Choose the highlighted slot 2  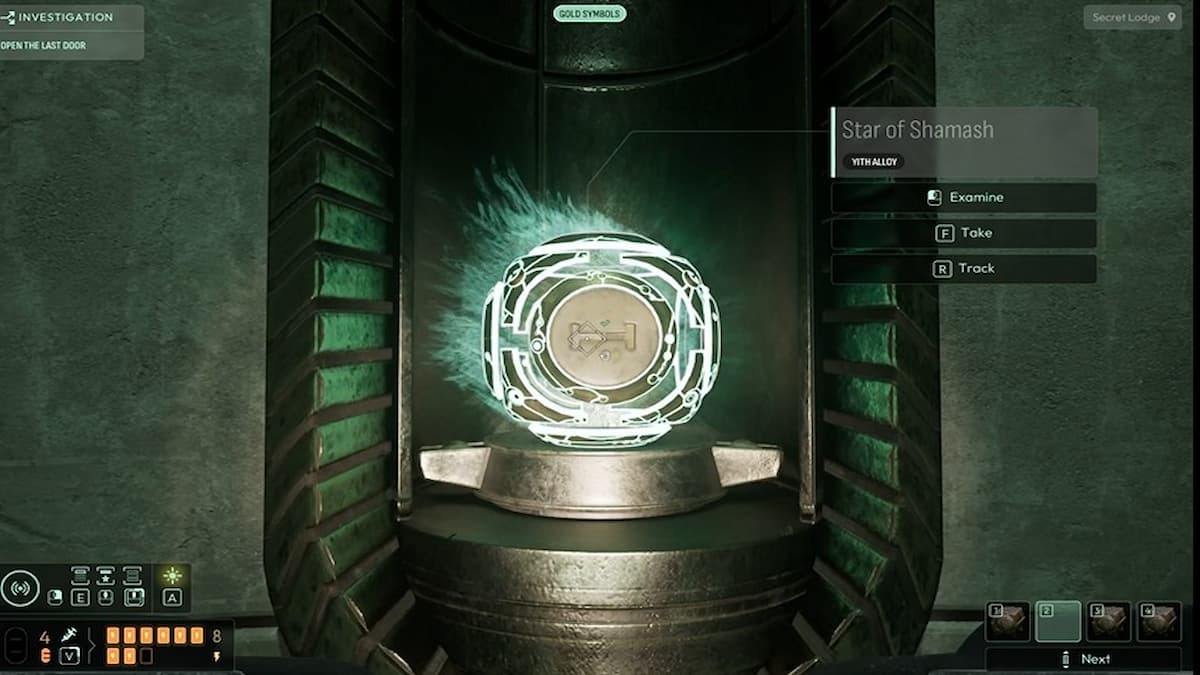1058,621
